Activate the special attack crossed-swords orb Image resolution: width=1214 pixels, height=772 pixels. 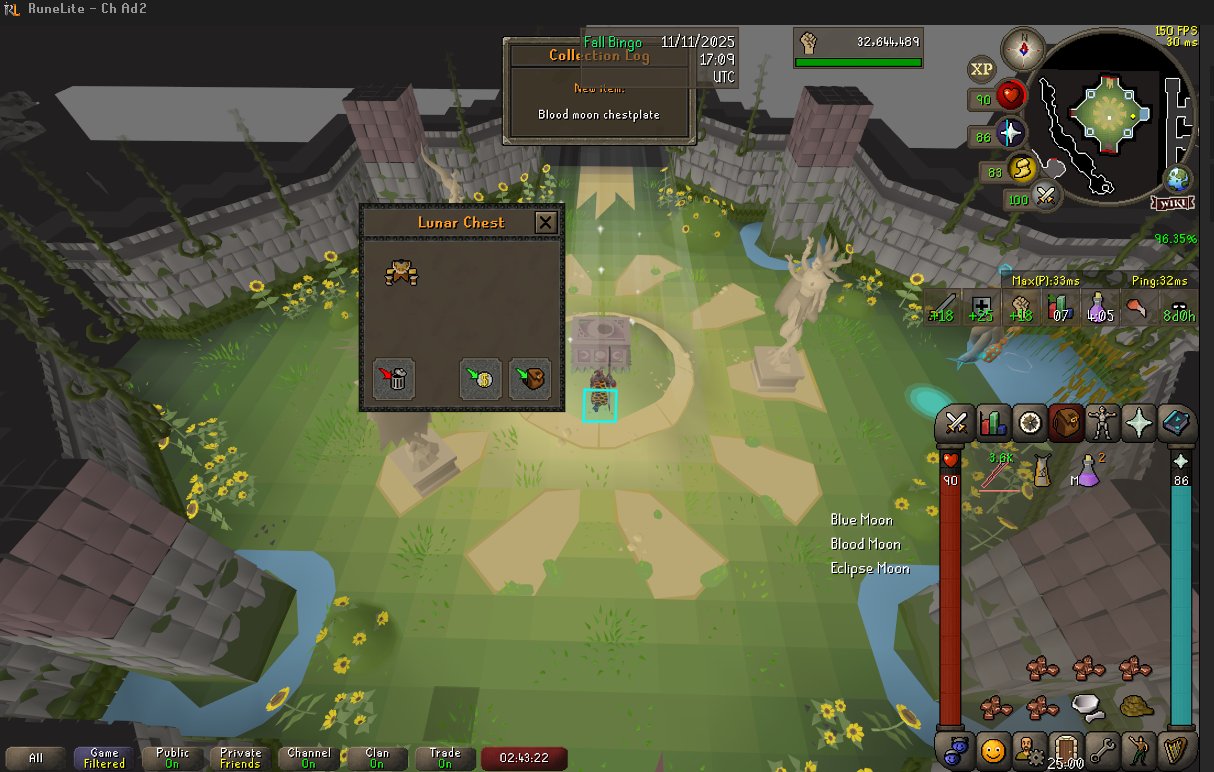[1046, 196]
